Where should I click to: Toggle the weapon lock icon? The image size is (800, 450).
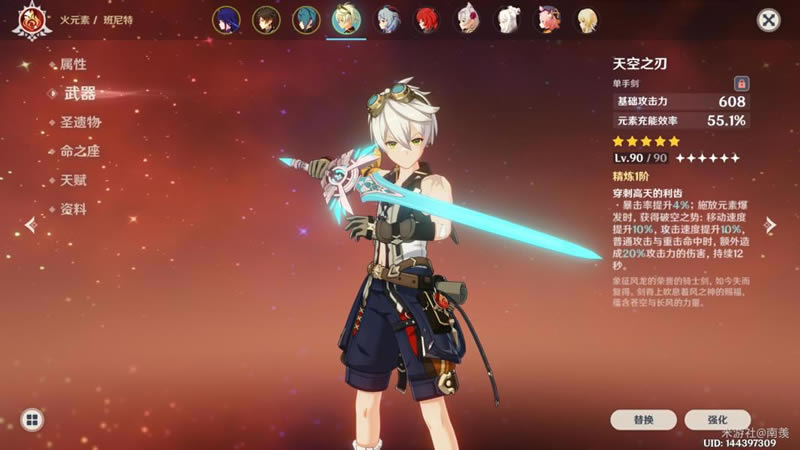click(742, 83)
